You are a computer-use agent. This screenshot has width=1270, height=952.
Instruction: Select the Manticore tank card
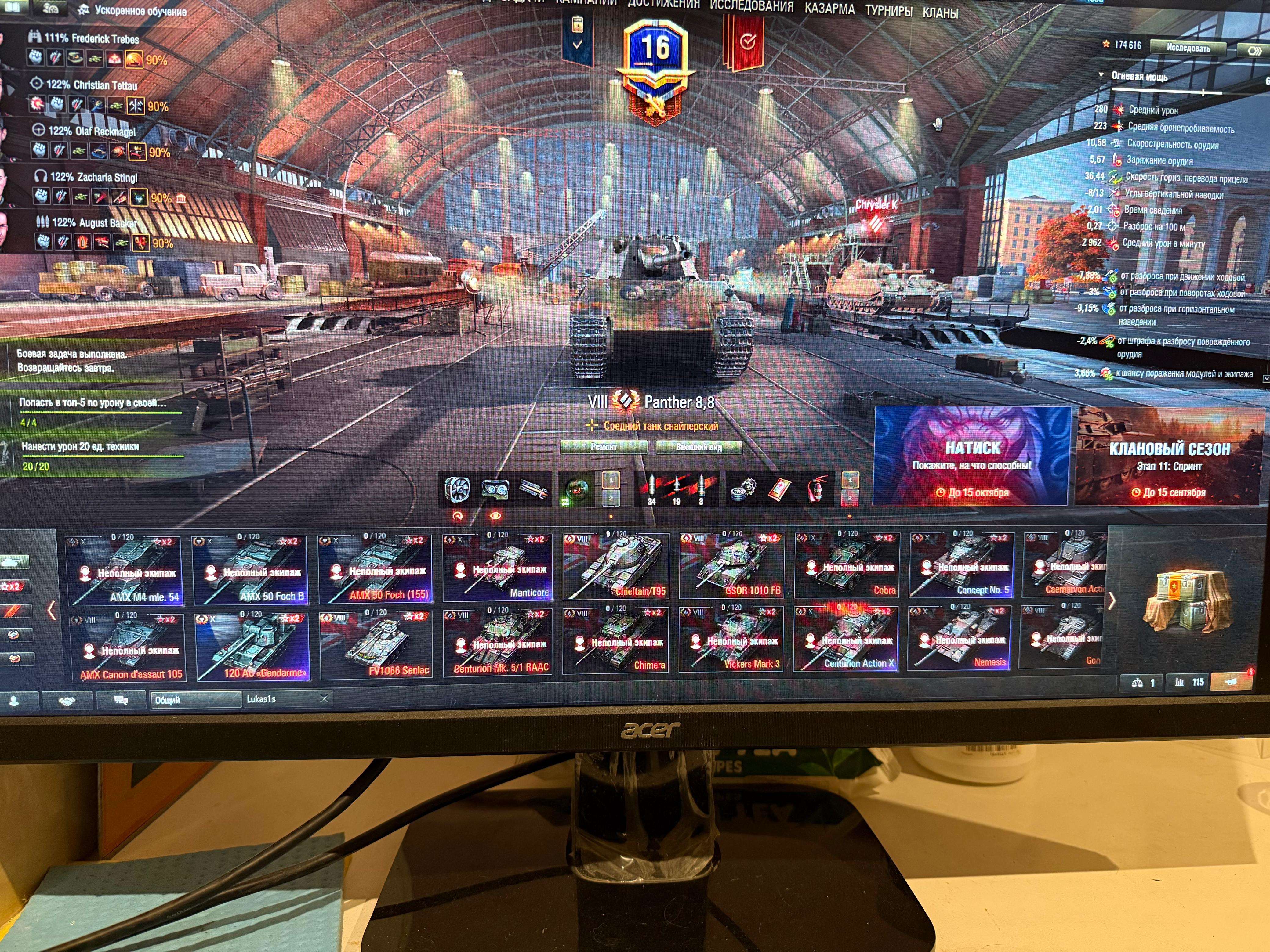[497, 567]
